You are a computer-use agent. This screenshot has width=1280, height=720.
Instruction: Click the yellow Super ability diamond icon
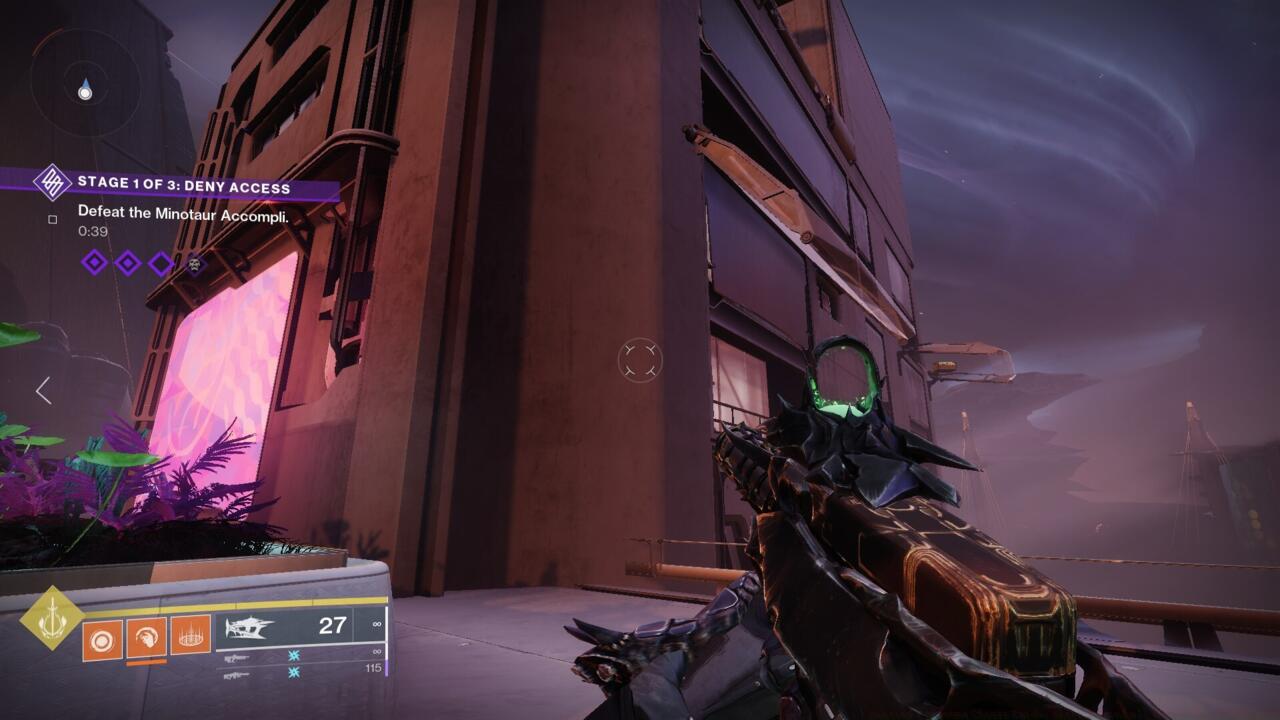point(52,618)
